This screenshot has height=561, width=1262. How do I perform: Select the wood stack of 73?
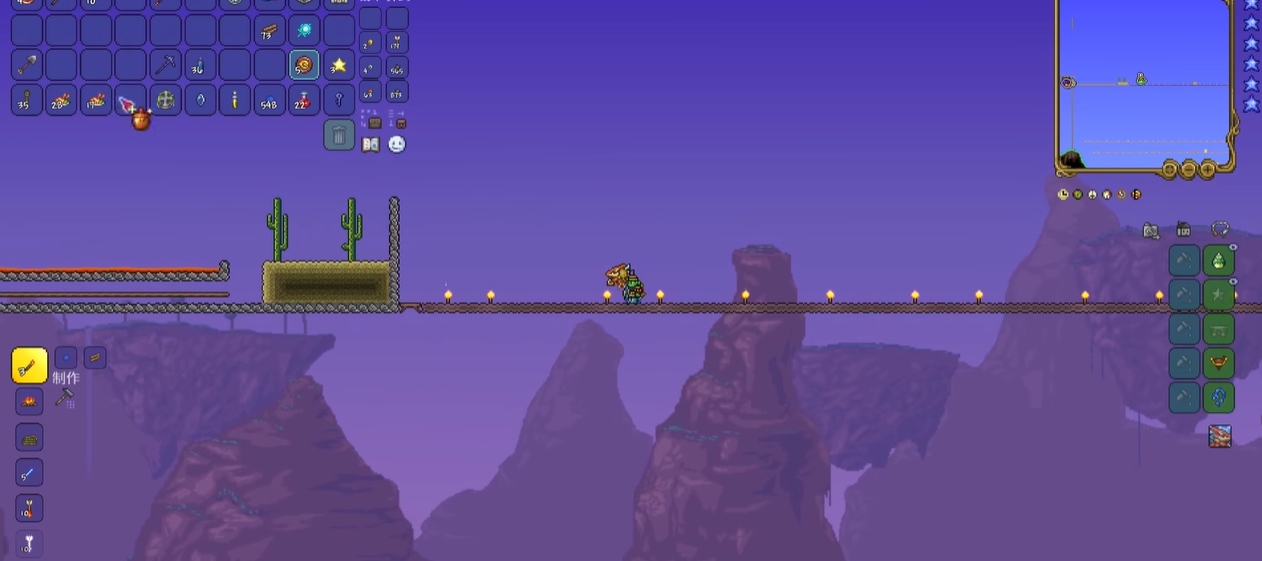click(269, 30)
